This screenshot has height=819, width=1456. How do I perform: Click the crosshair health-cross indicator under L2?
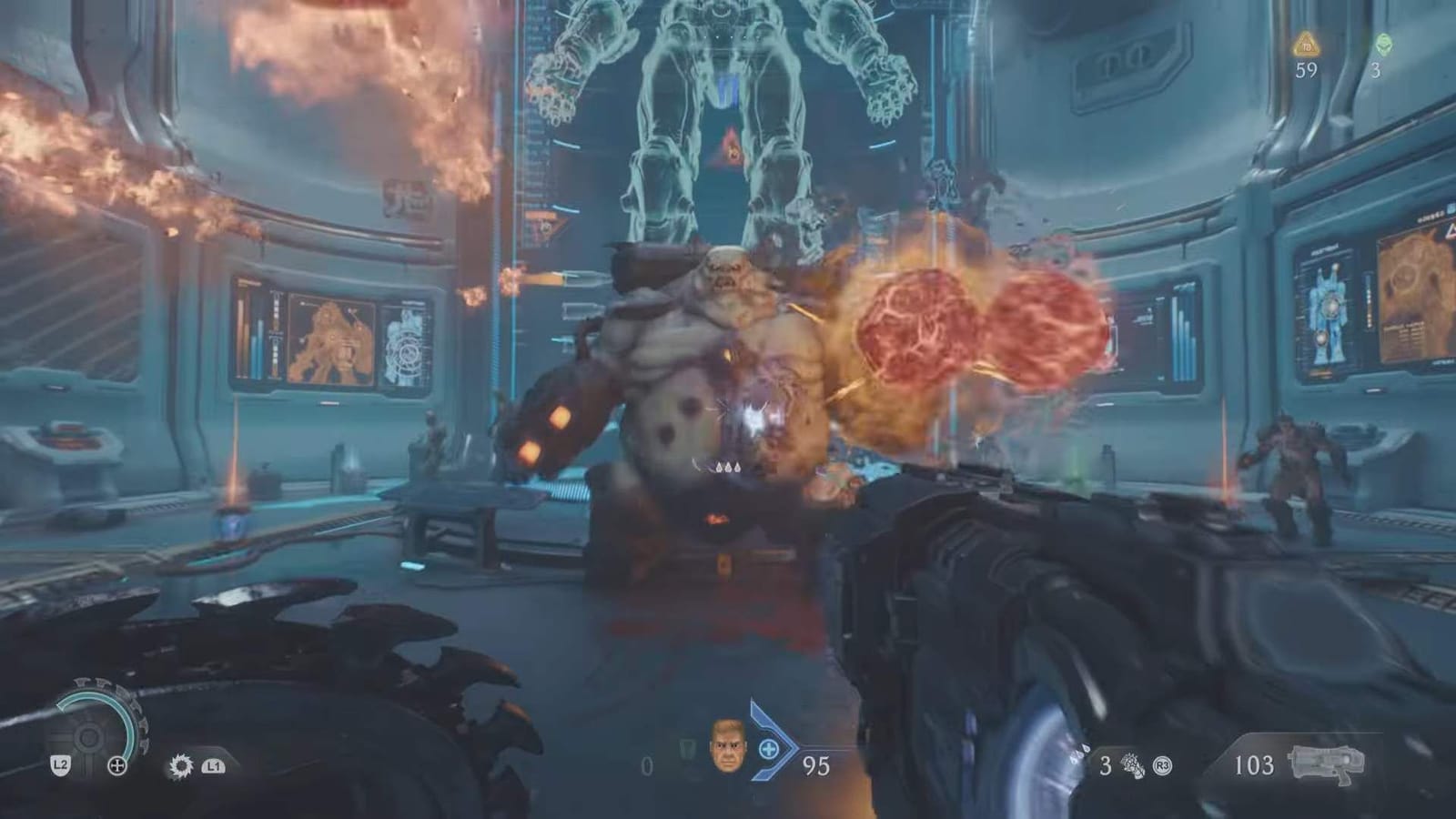[x=117, y=764]
